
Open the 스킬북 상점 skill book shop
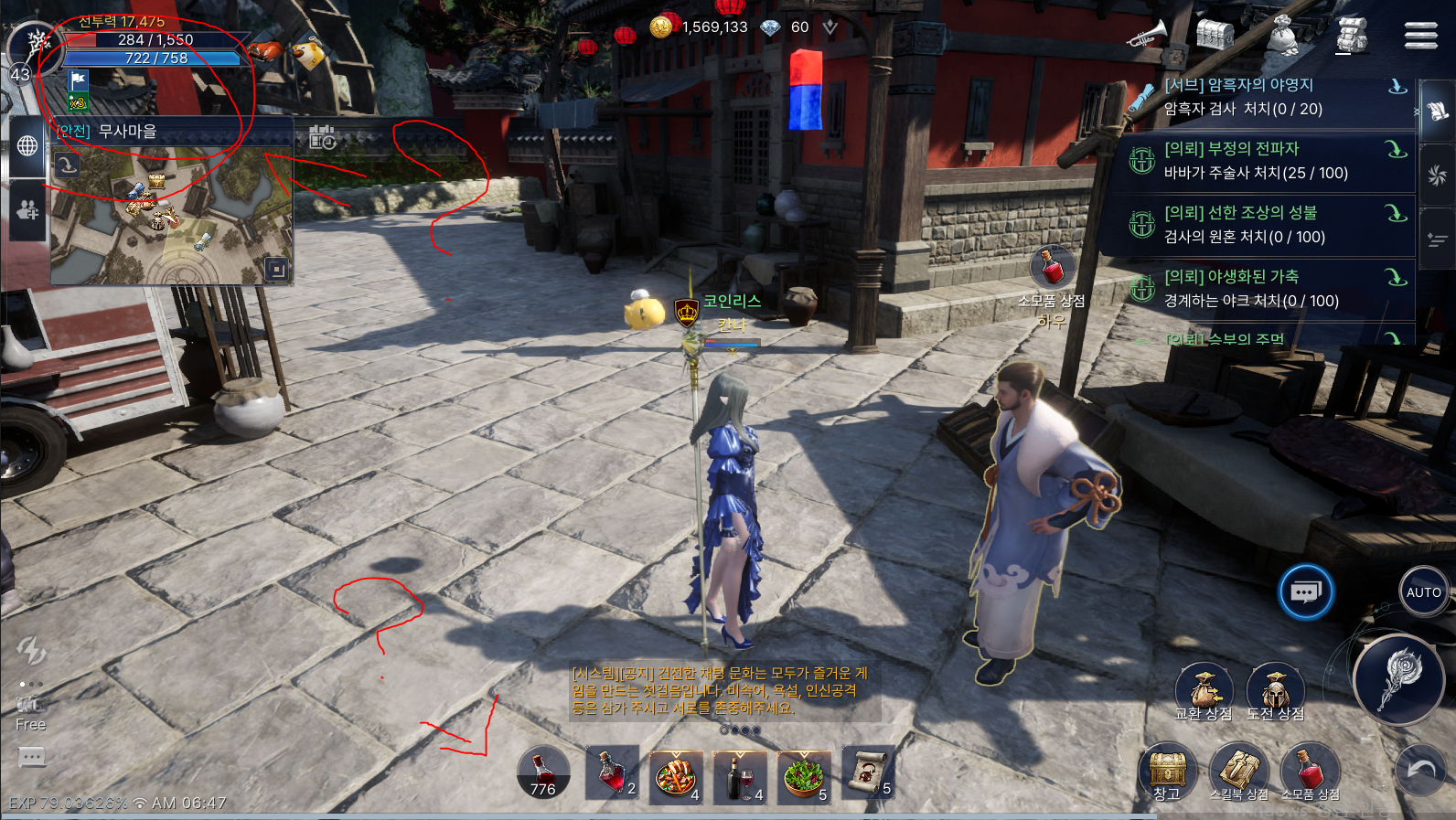pyautogui.click(x=1239, y=772)
